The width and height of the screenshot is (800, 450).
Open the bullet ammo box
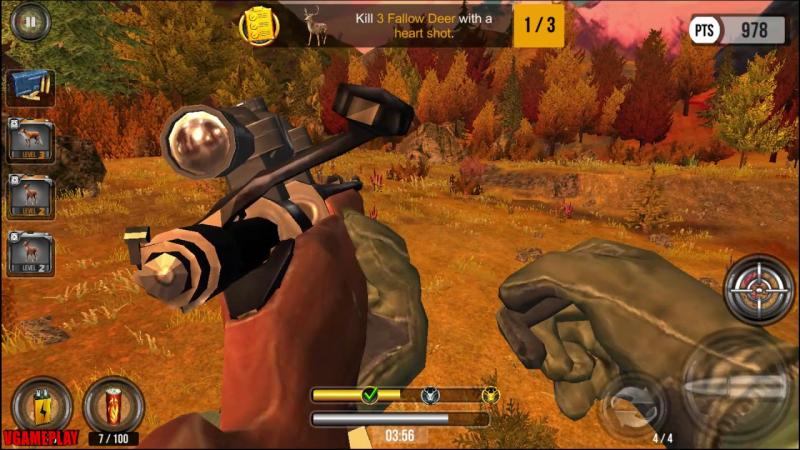31,89
